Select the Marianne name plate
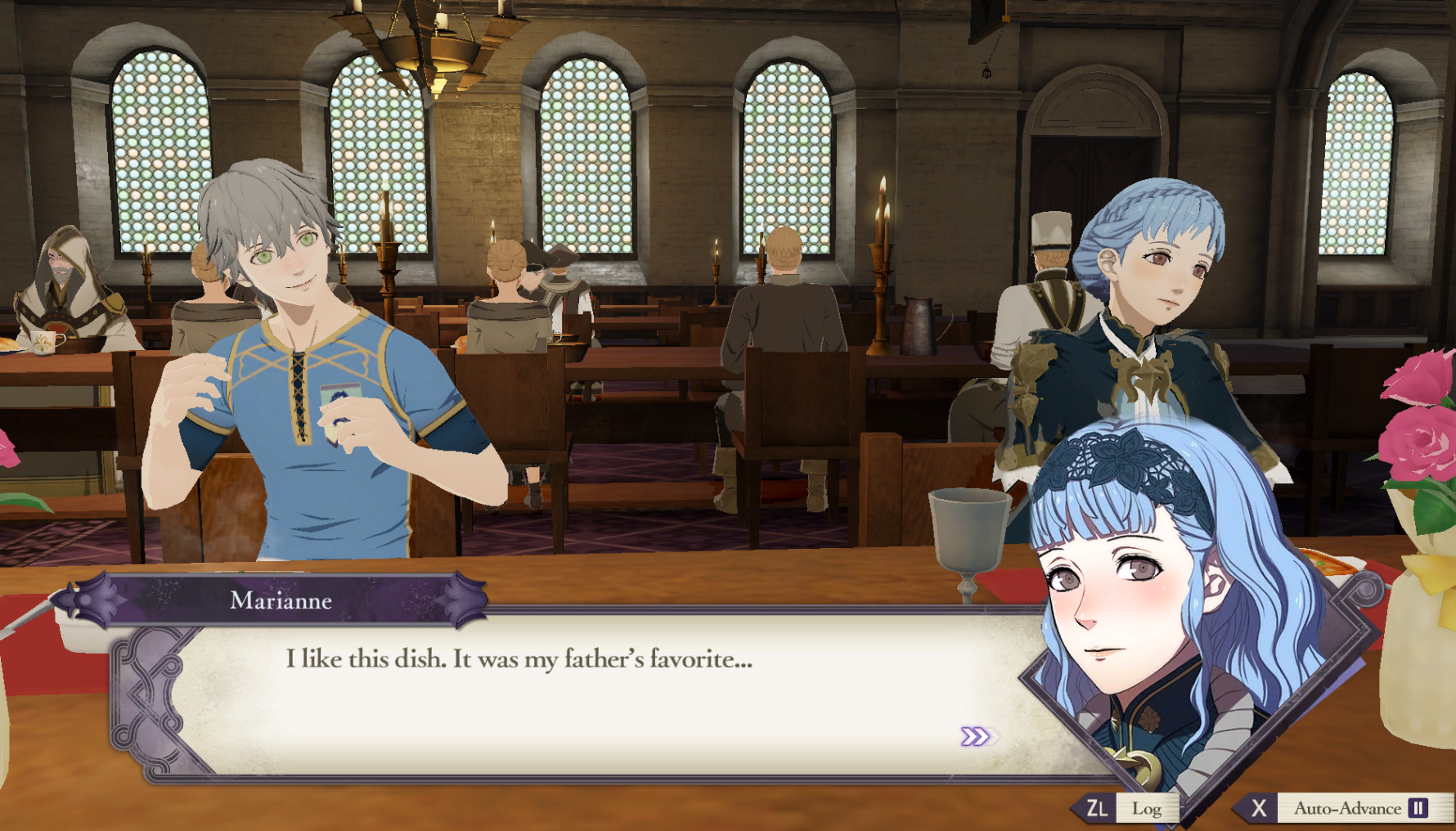This screenshot has width=1456, height=831. click(283, 602)
